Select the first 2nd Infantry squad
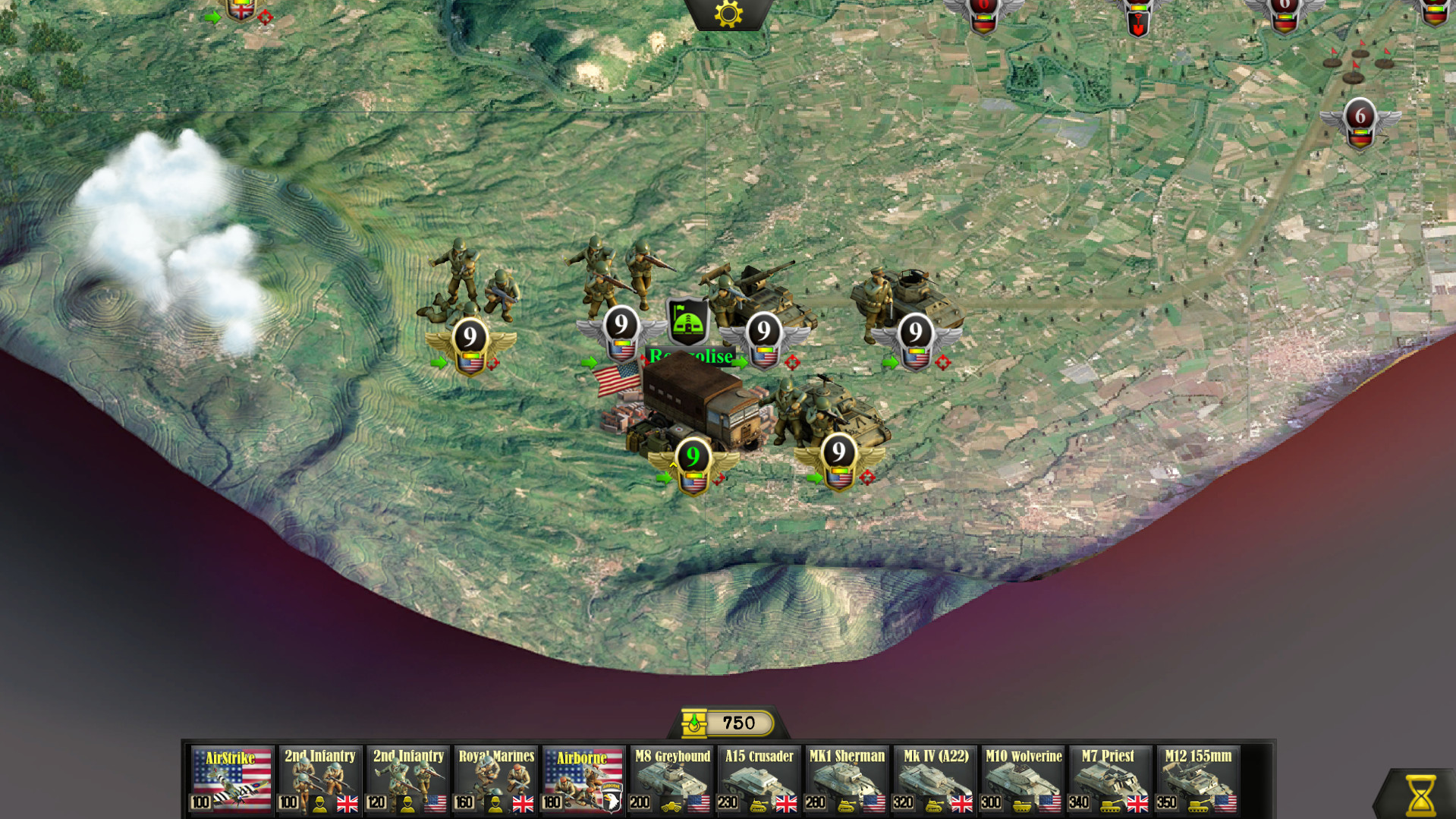This screenshot has height=819, width=1456. [x=319, y=780]
